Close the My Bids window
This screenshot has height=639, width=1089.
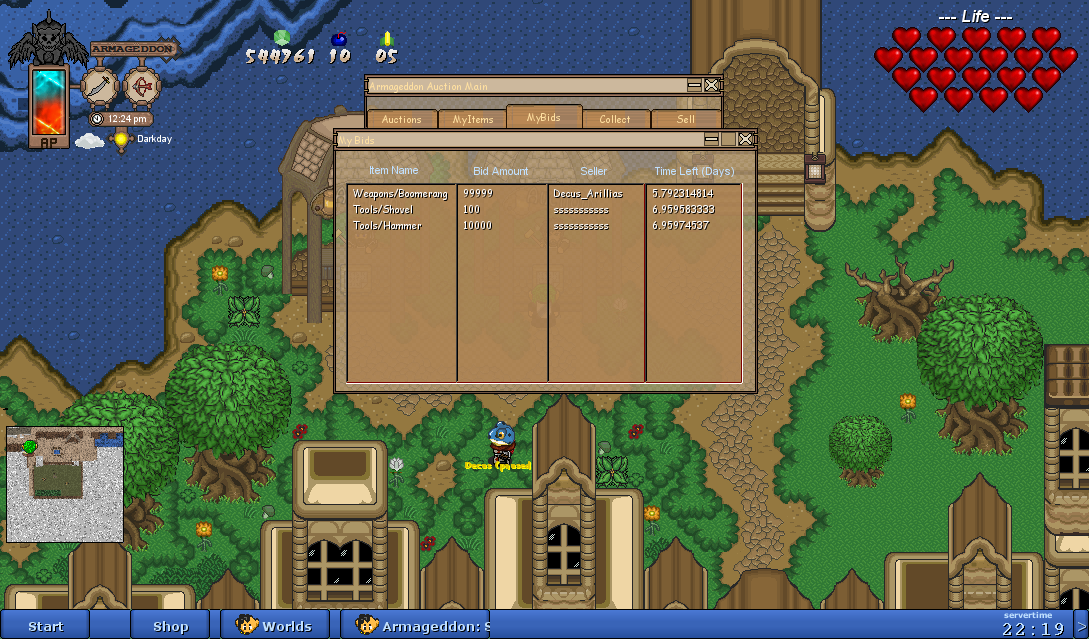pyautogui.click(x=745, y=139)
